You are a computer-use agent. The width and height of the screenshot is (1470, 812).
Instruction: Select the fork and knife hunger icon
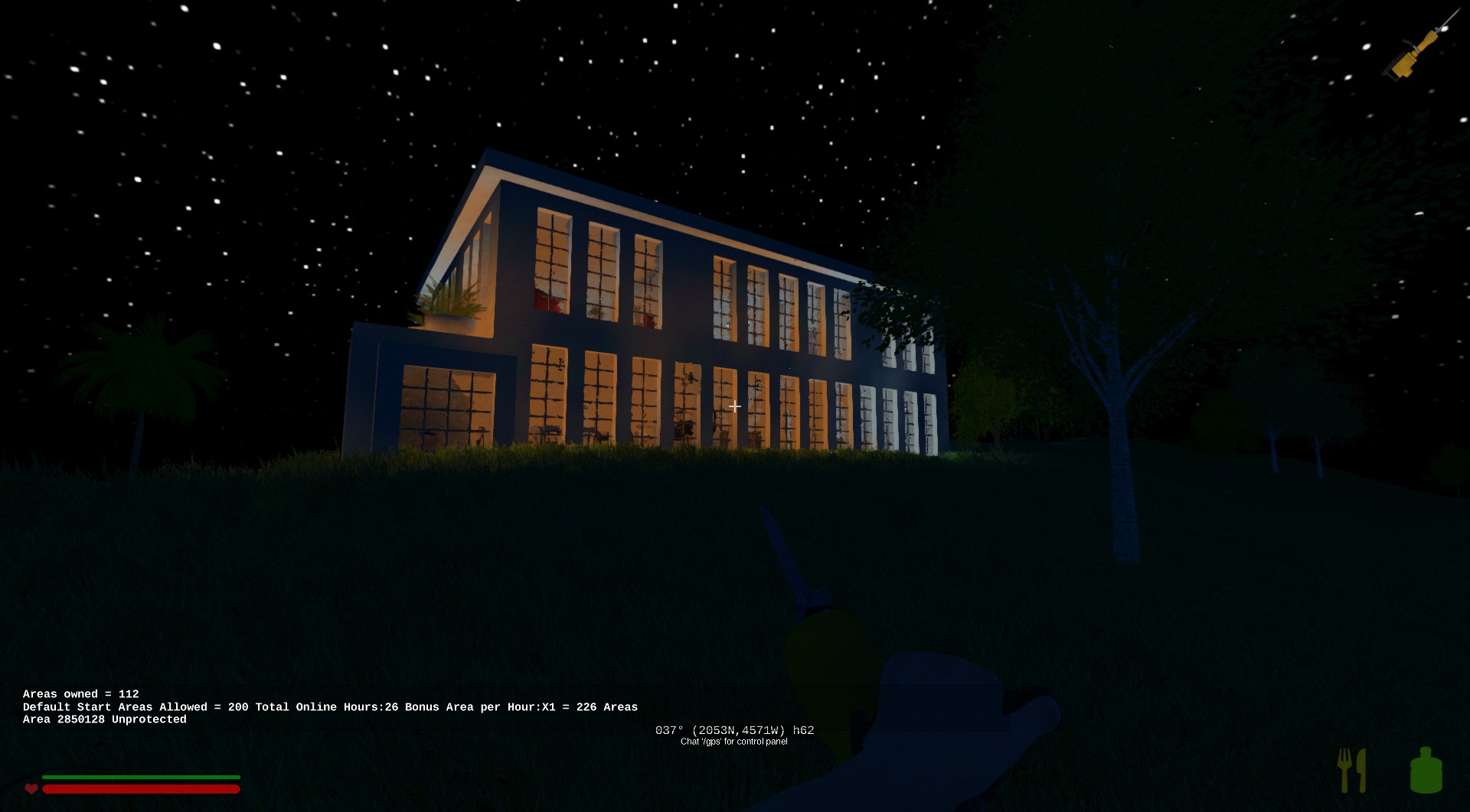coord(1351,770)
